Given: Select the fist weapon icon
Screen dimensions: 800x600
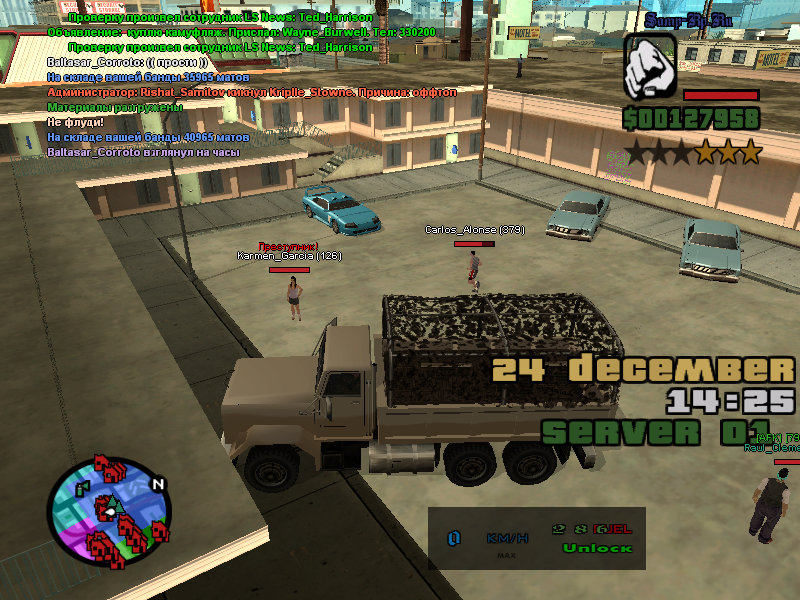Looking at the screenshot, I should click(650, 67).
